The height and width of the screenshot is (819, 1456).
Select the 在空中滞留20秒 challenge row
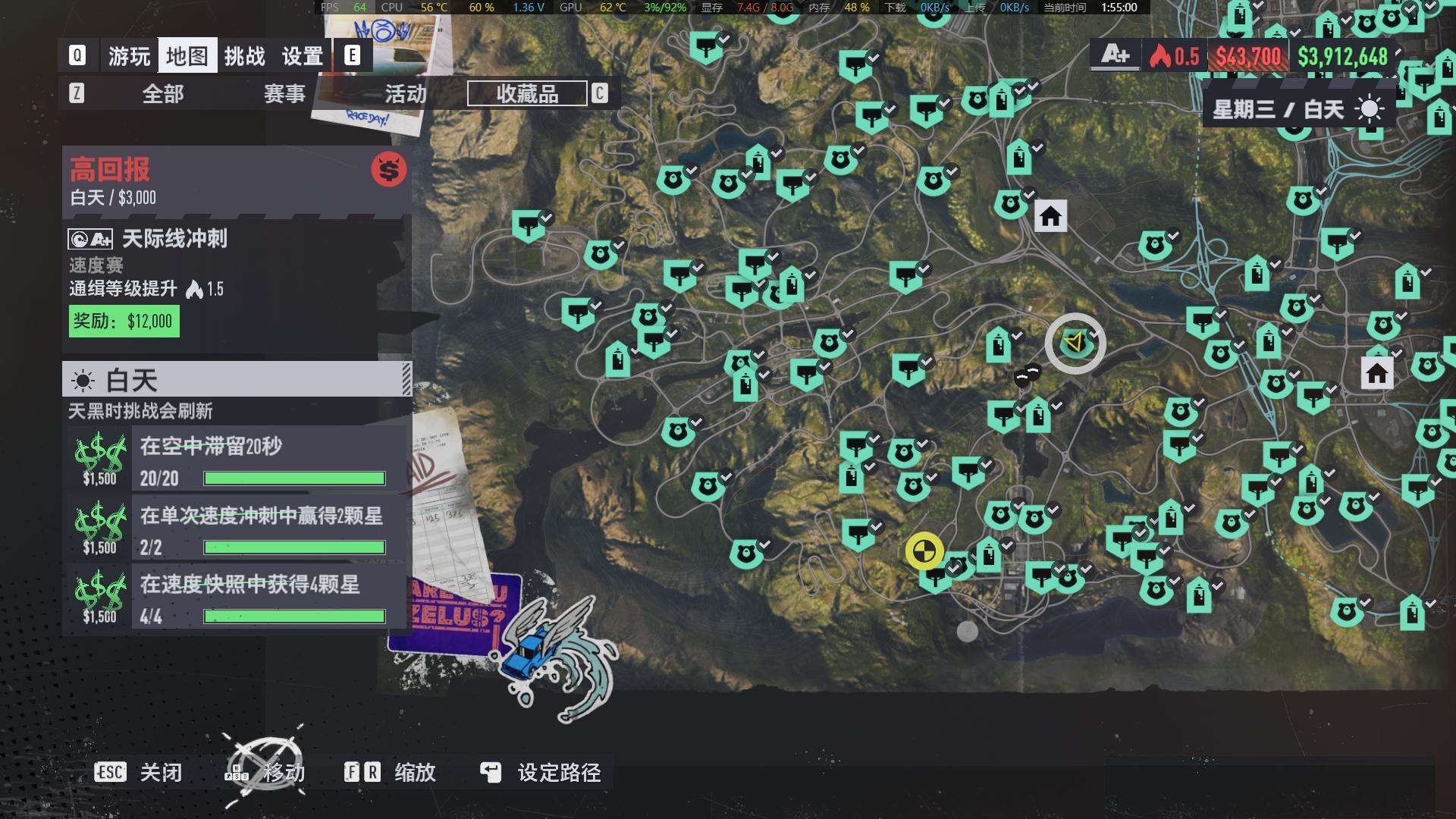[x=237, y=460]
